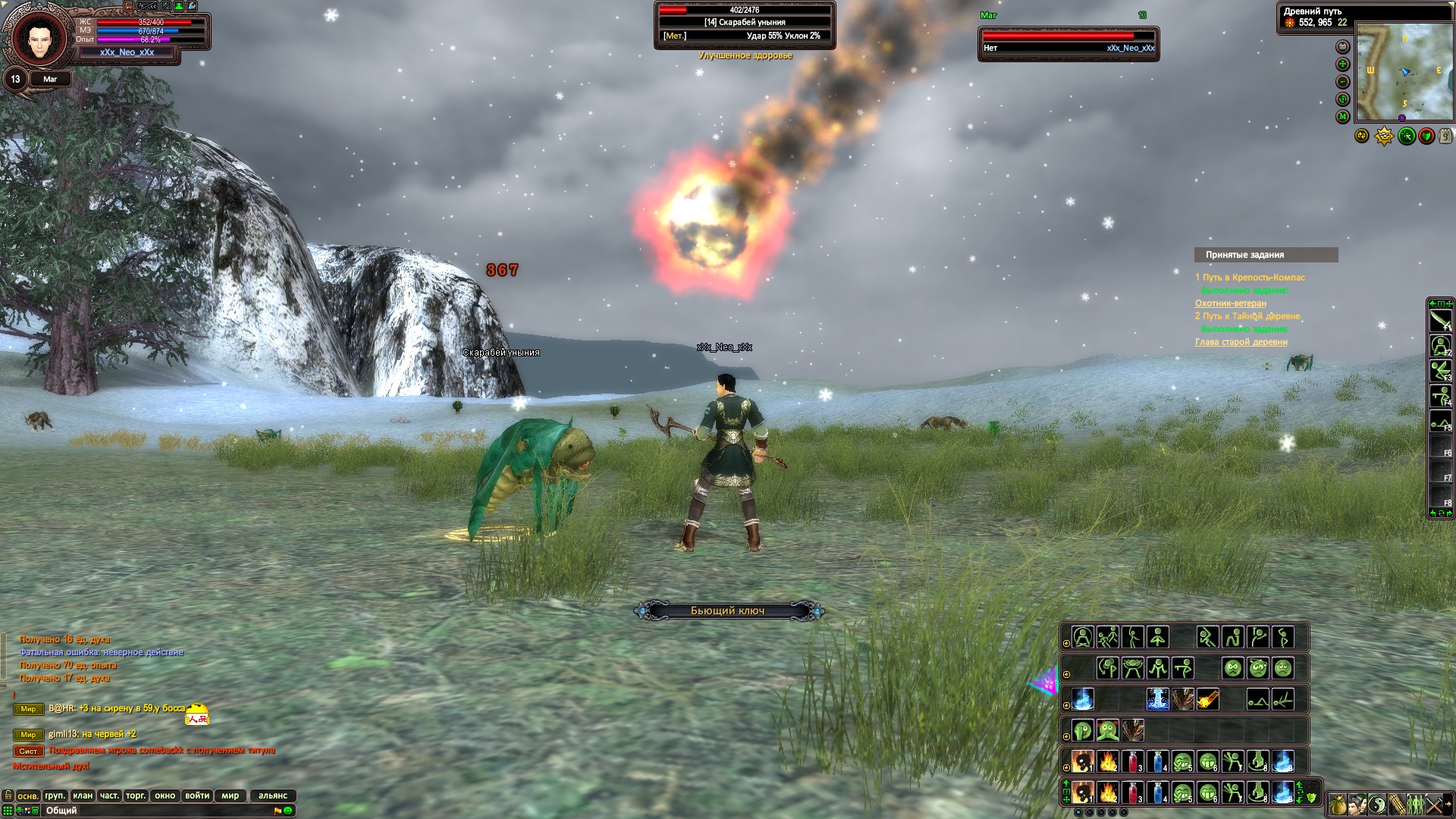The height and width of the screenshot is (819, 1456).
Task: Open the calendar icon below the minimap
Action: pos(1445,136)
